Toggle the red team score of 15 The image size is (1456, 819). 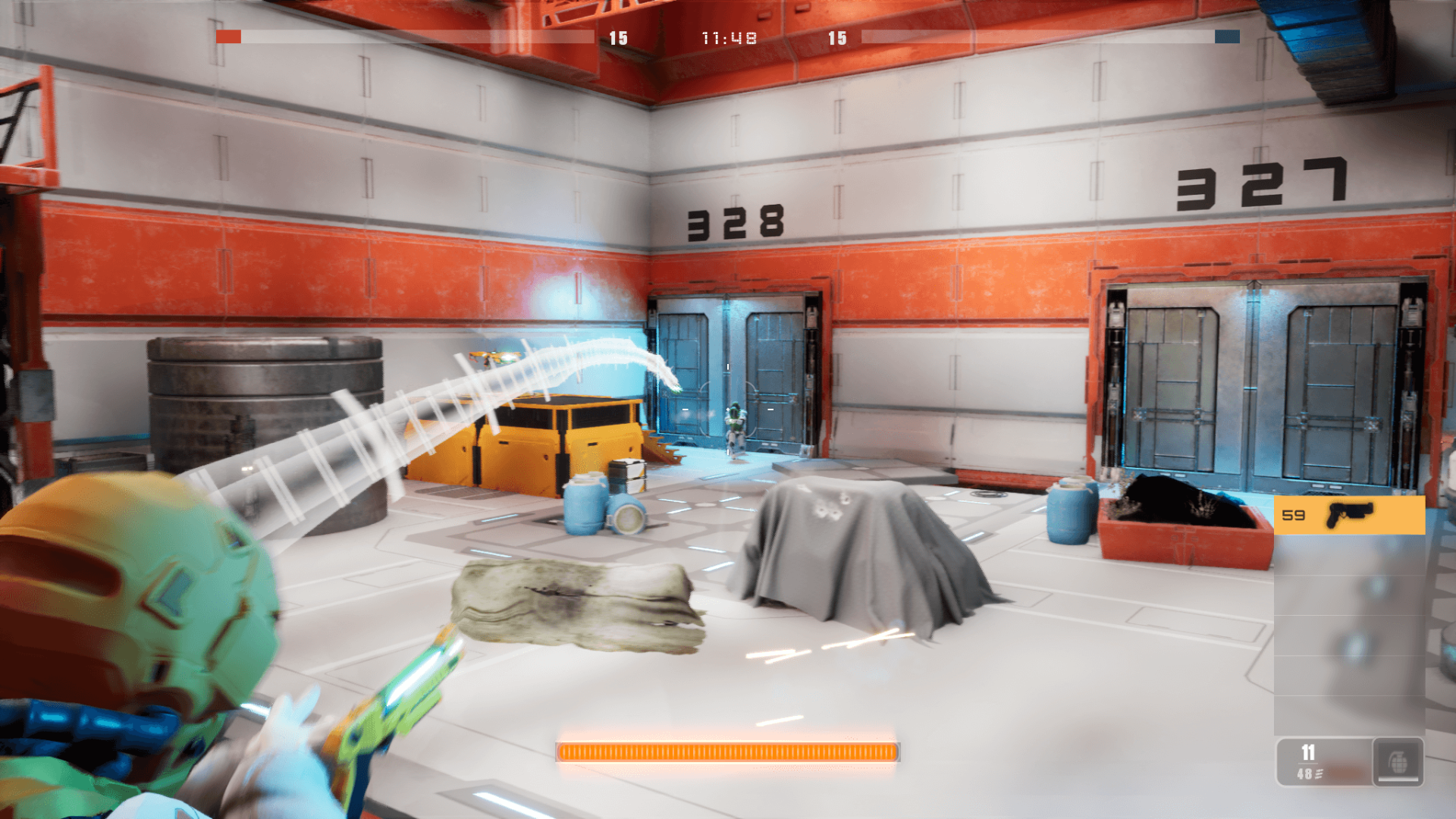617,39
